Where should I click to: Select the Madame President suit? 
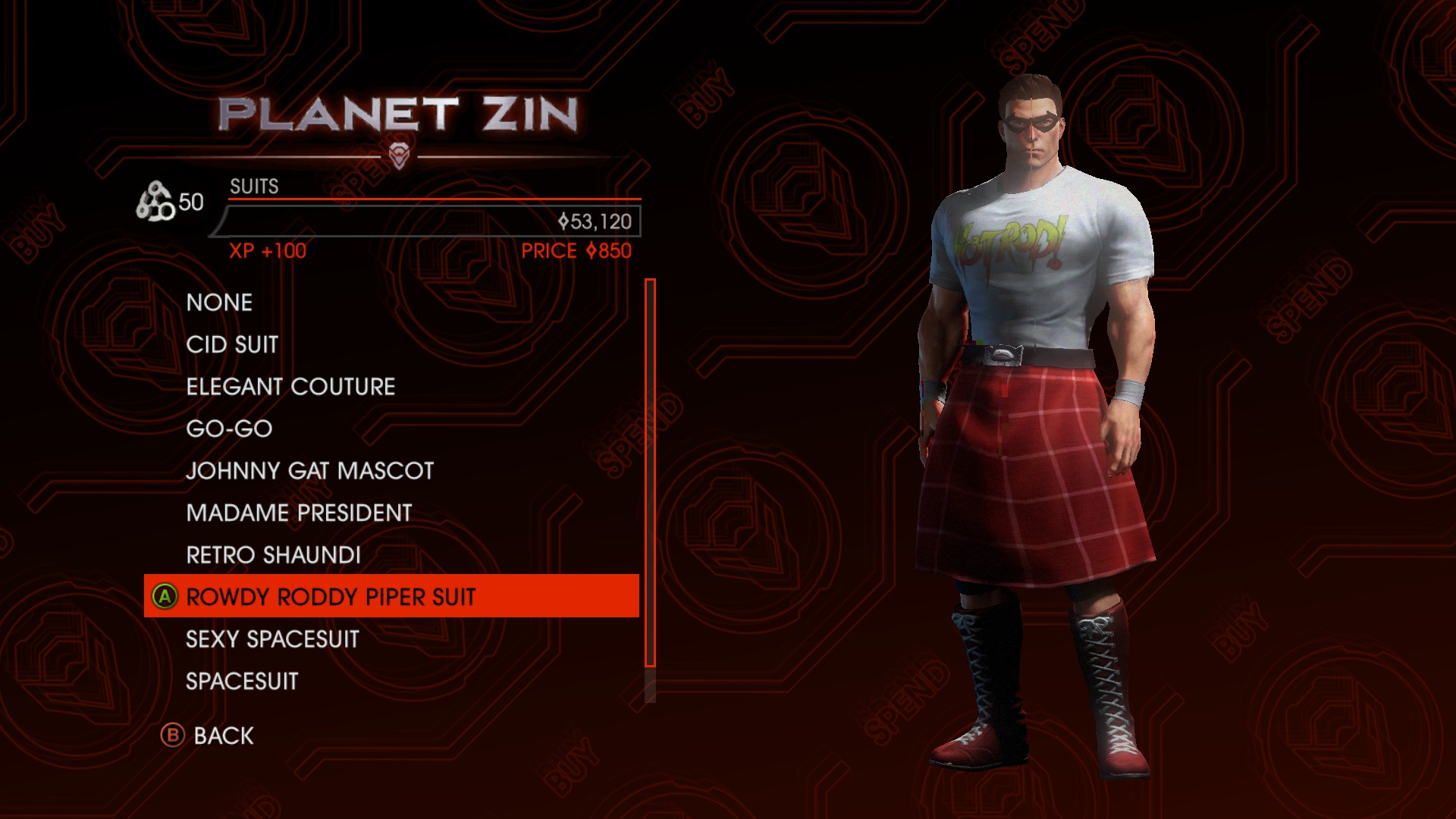point(299,513)
